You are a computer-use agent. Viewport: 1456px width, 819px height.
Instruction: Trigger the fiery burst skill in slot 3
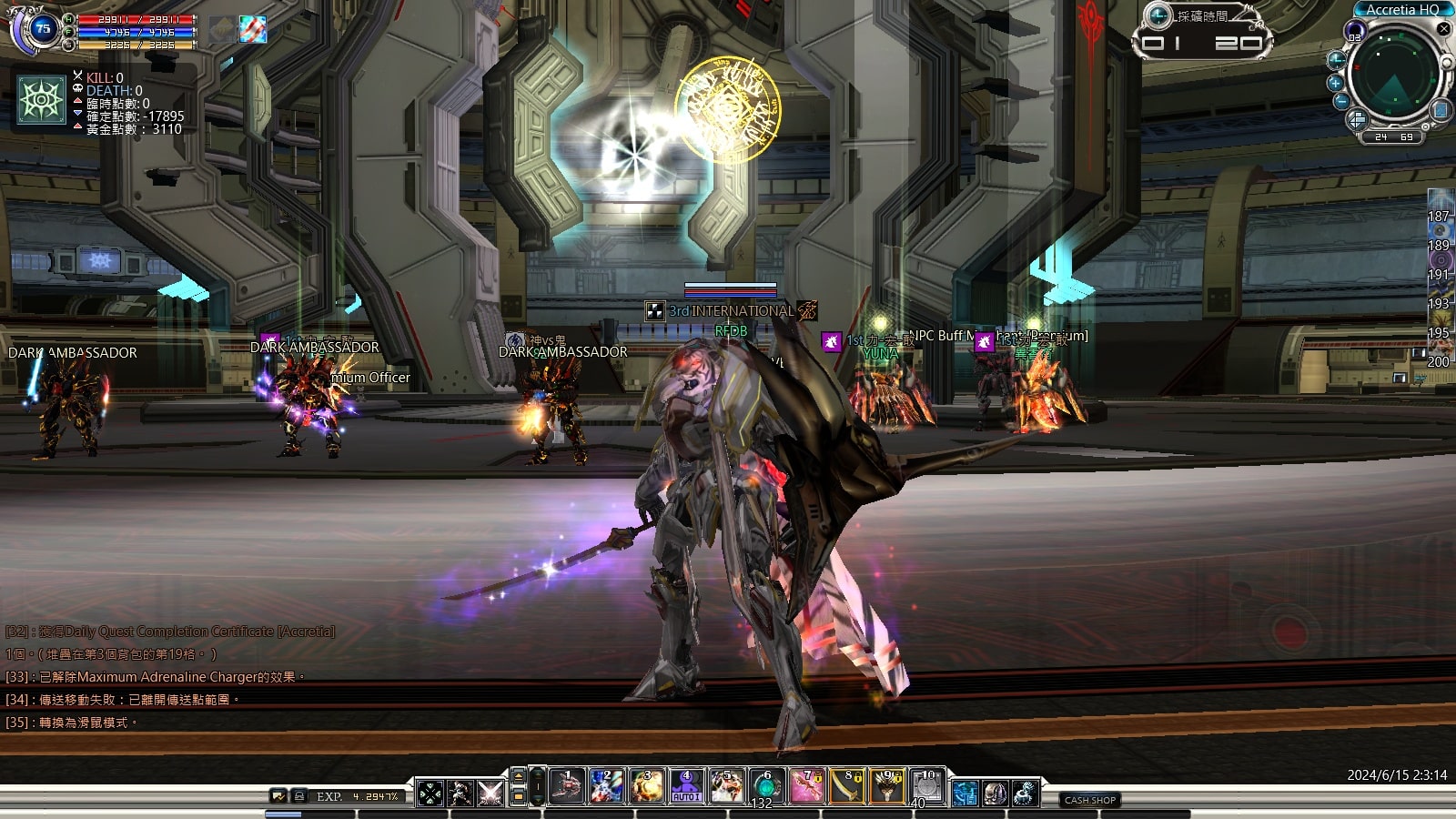646,787
